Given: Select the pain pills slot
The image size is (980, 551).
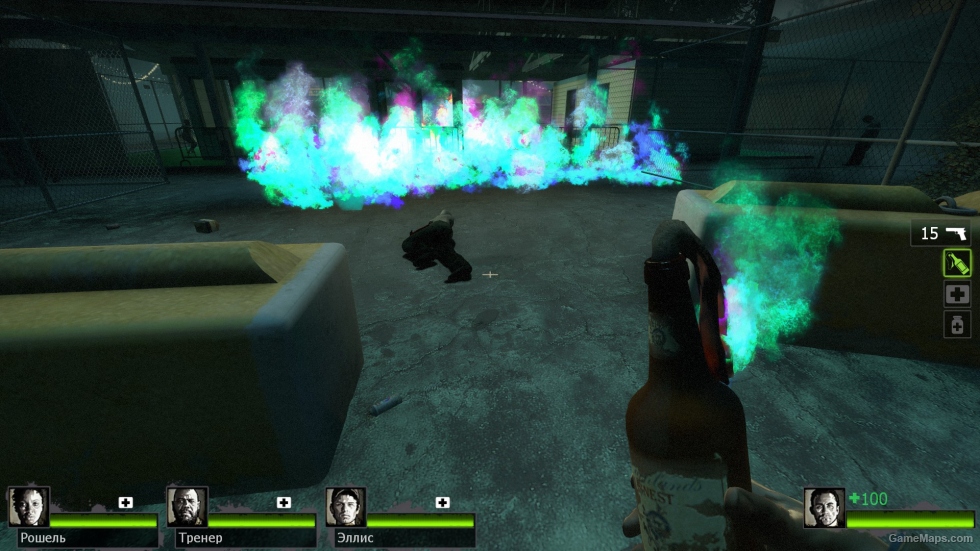Looking at the screenshot, I should coord(957,324).
